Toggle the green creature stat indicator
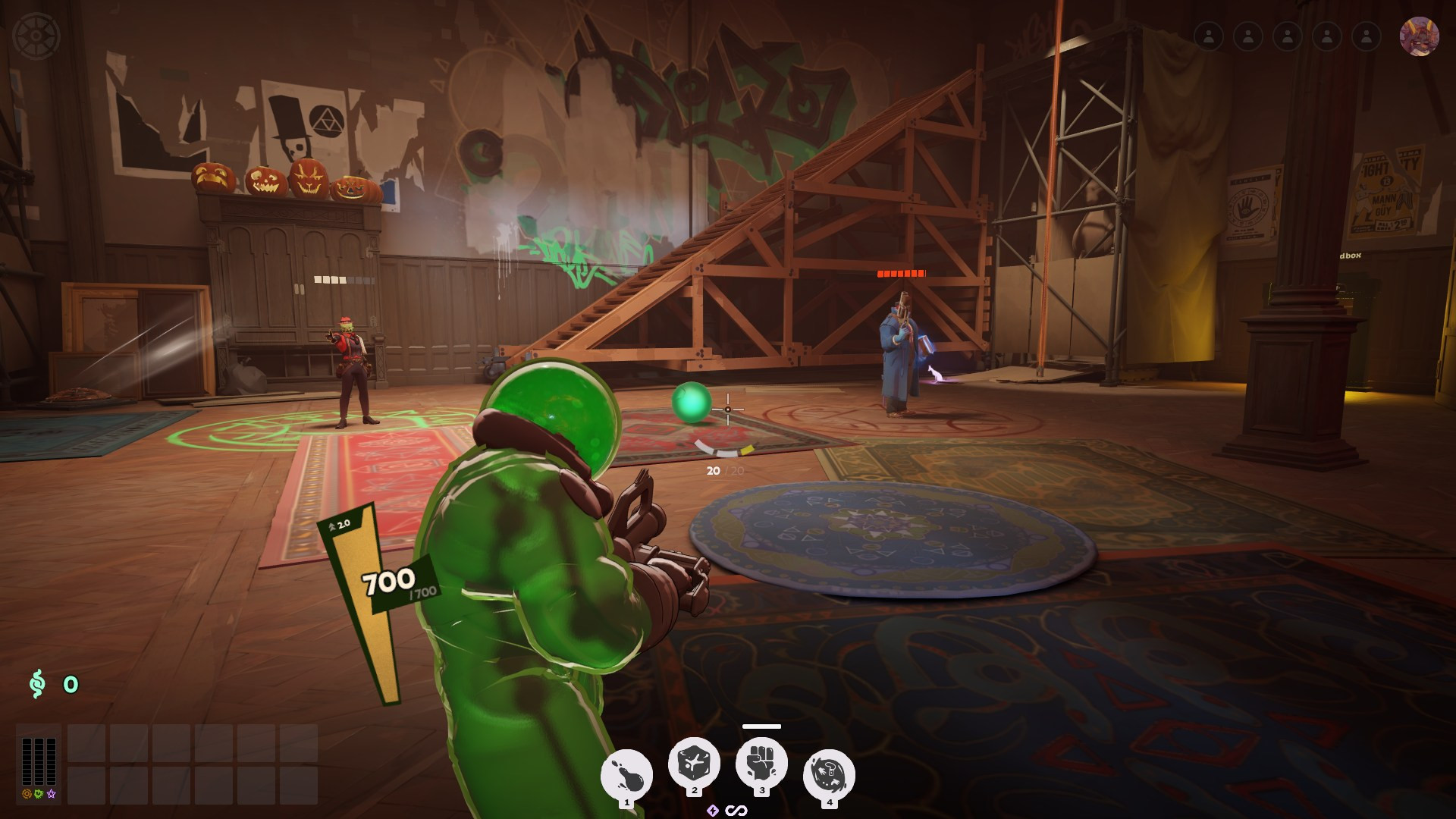Image resolution: width=1456 pixels, height=819 pixels. [36, 794]
